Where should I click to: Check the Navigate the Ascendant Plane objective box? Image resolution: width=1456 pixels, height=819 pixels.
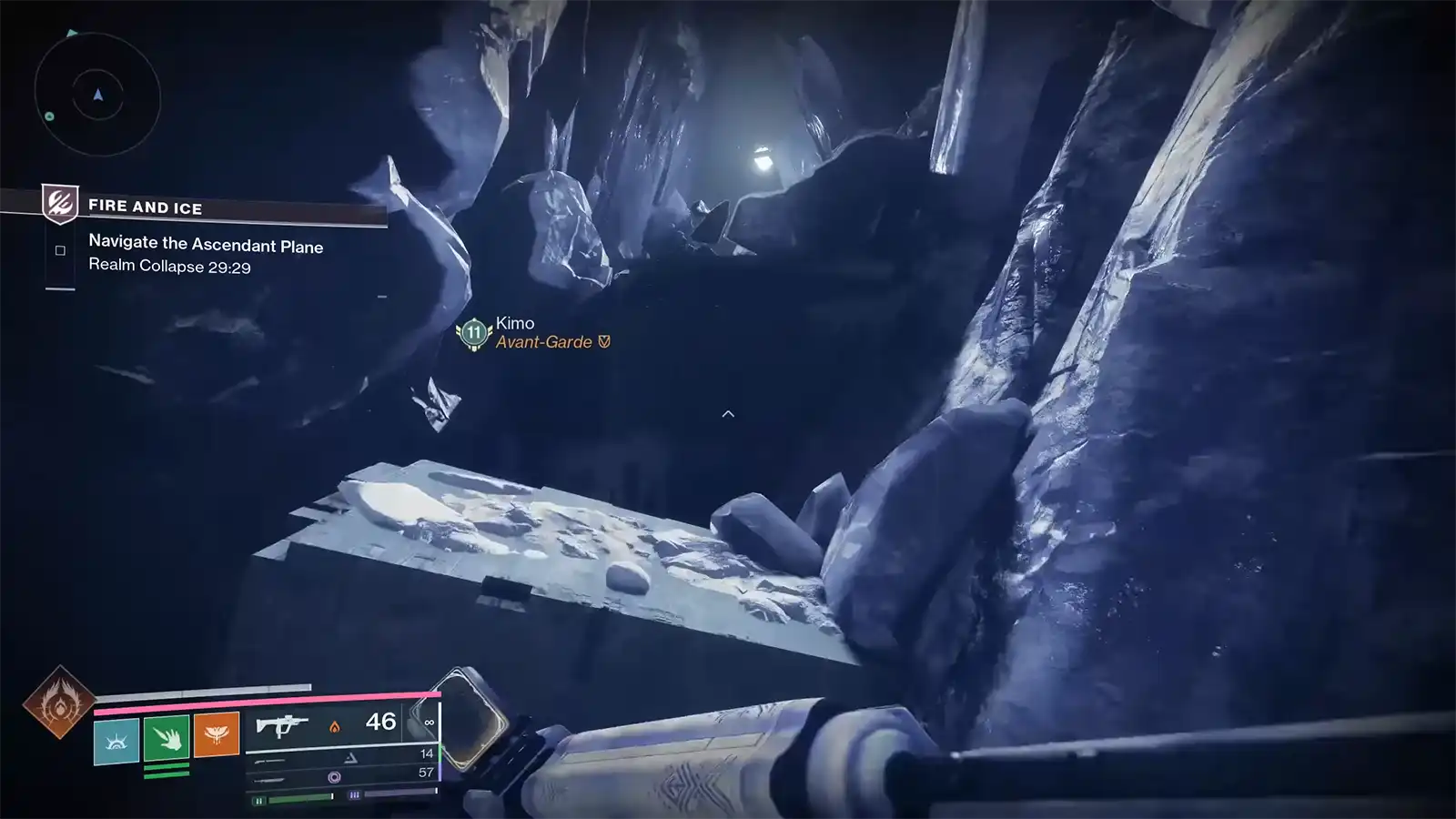click(x=58, y=248)
